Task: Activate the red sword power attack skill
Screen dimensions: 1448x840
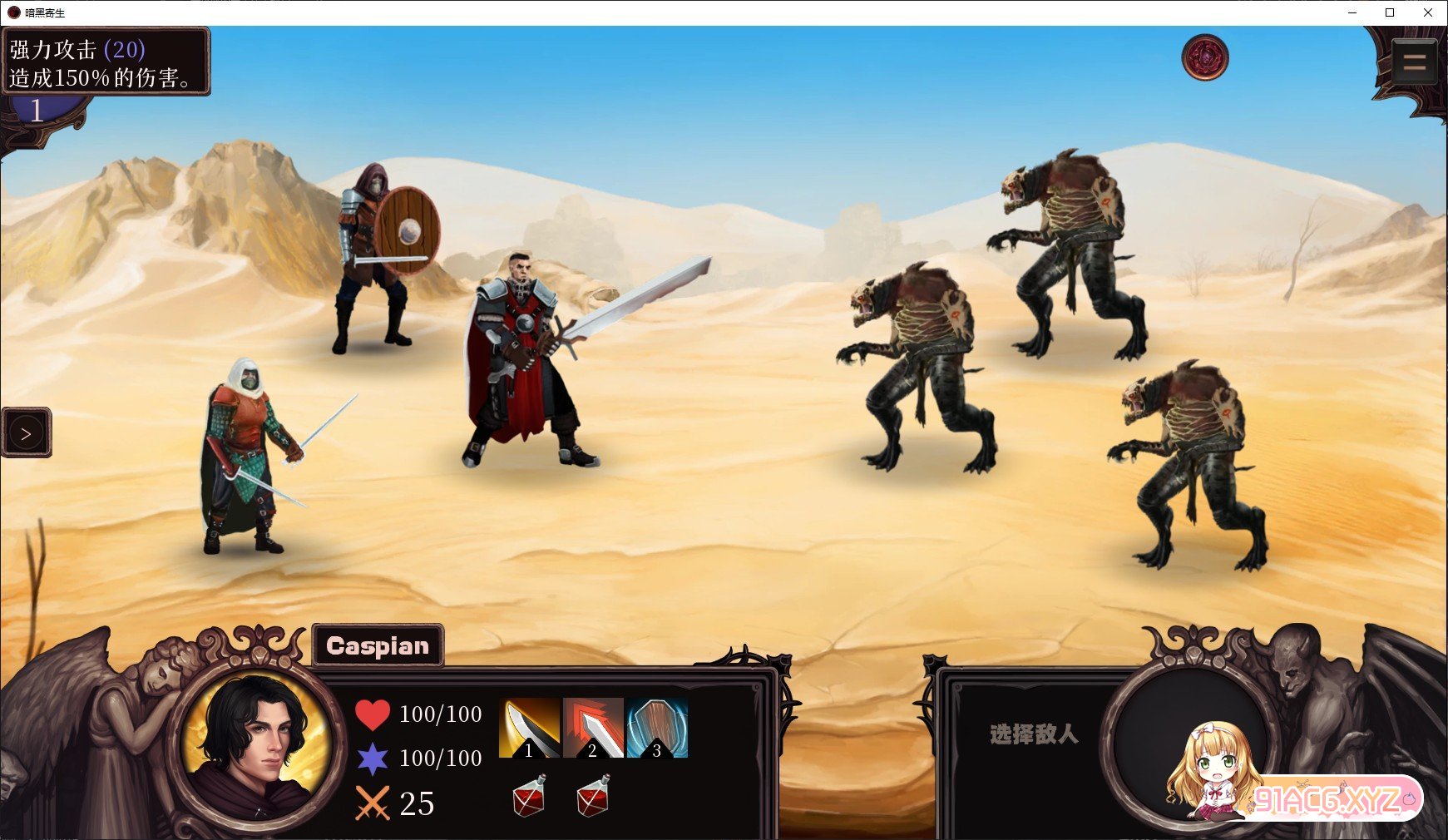Action: point(593,728)
